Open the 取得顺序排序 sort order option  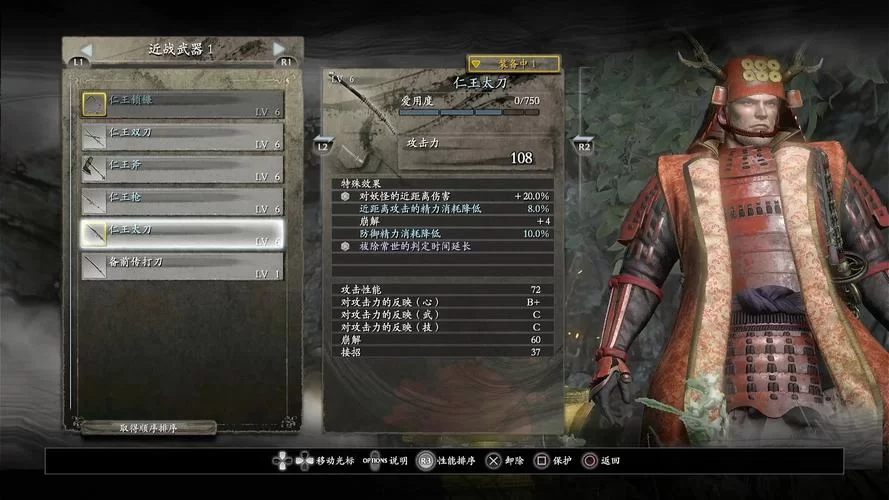click(x=149, y=428)
